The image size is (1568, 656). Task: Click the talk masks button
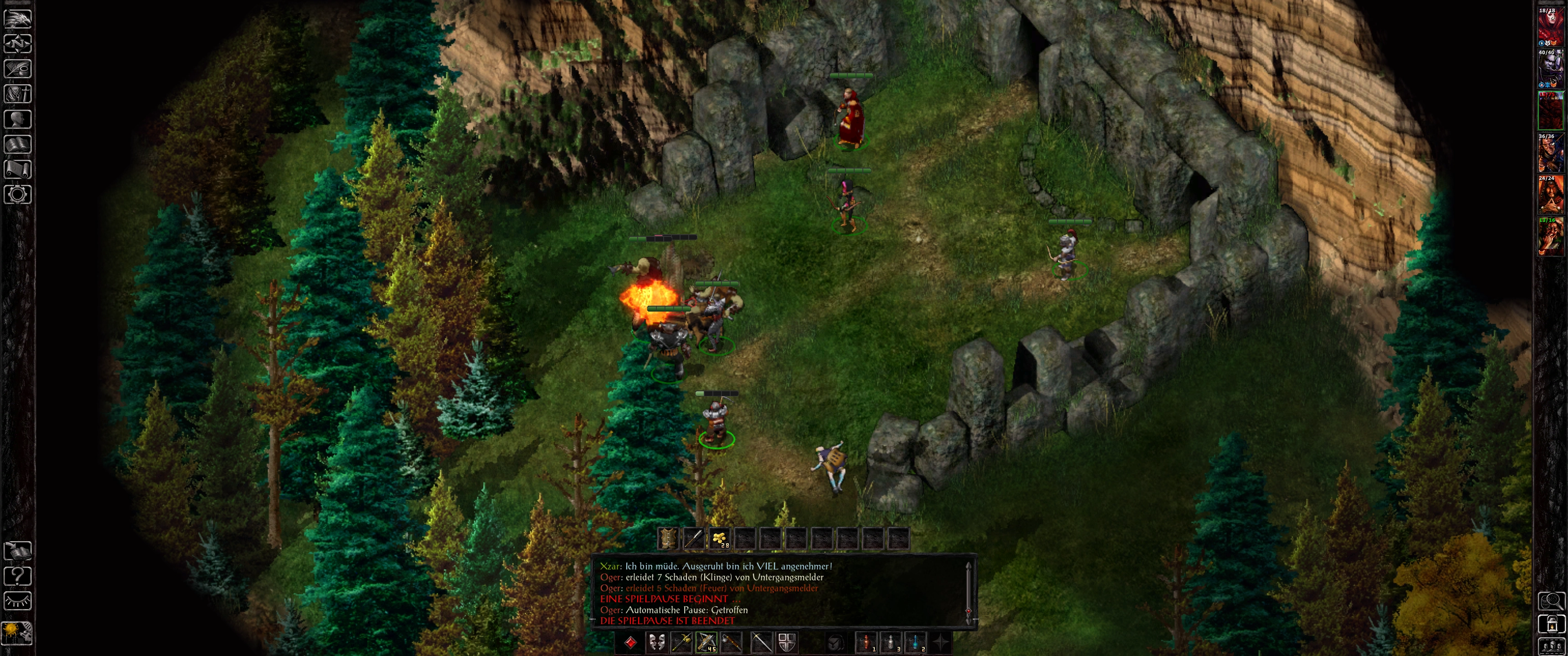click(656, 642)
